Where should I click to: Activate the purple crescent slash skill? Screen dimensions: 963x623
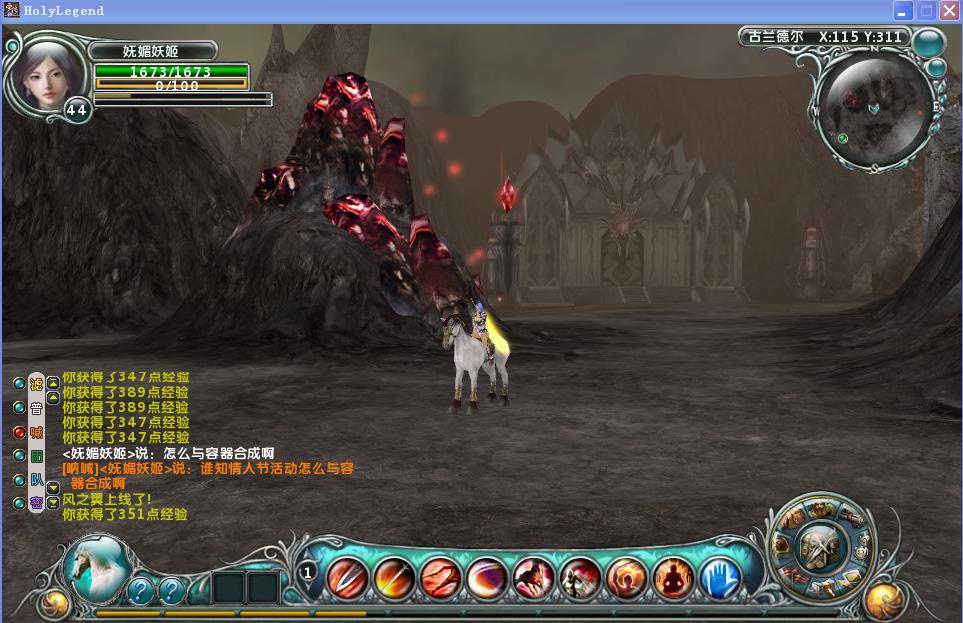click(x=487, y=577)
